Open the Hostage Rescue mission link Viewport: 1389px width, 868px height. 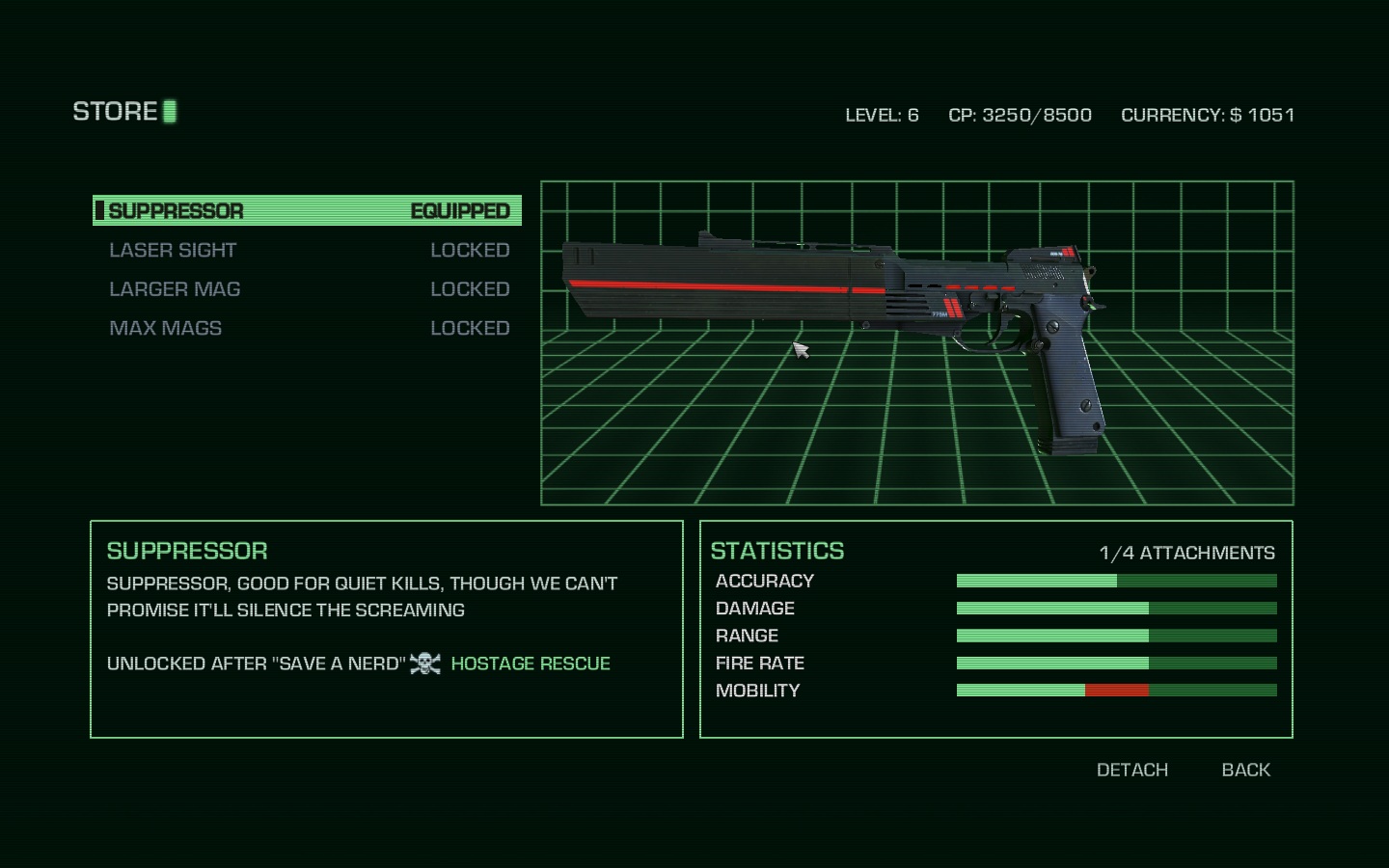coord(531,664)
